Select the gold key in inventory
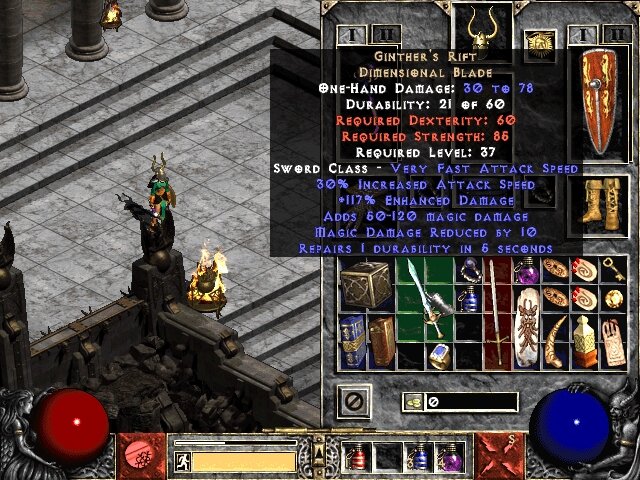The height and width of the screenshot is (480, 640). coord(611,270)
